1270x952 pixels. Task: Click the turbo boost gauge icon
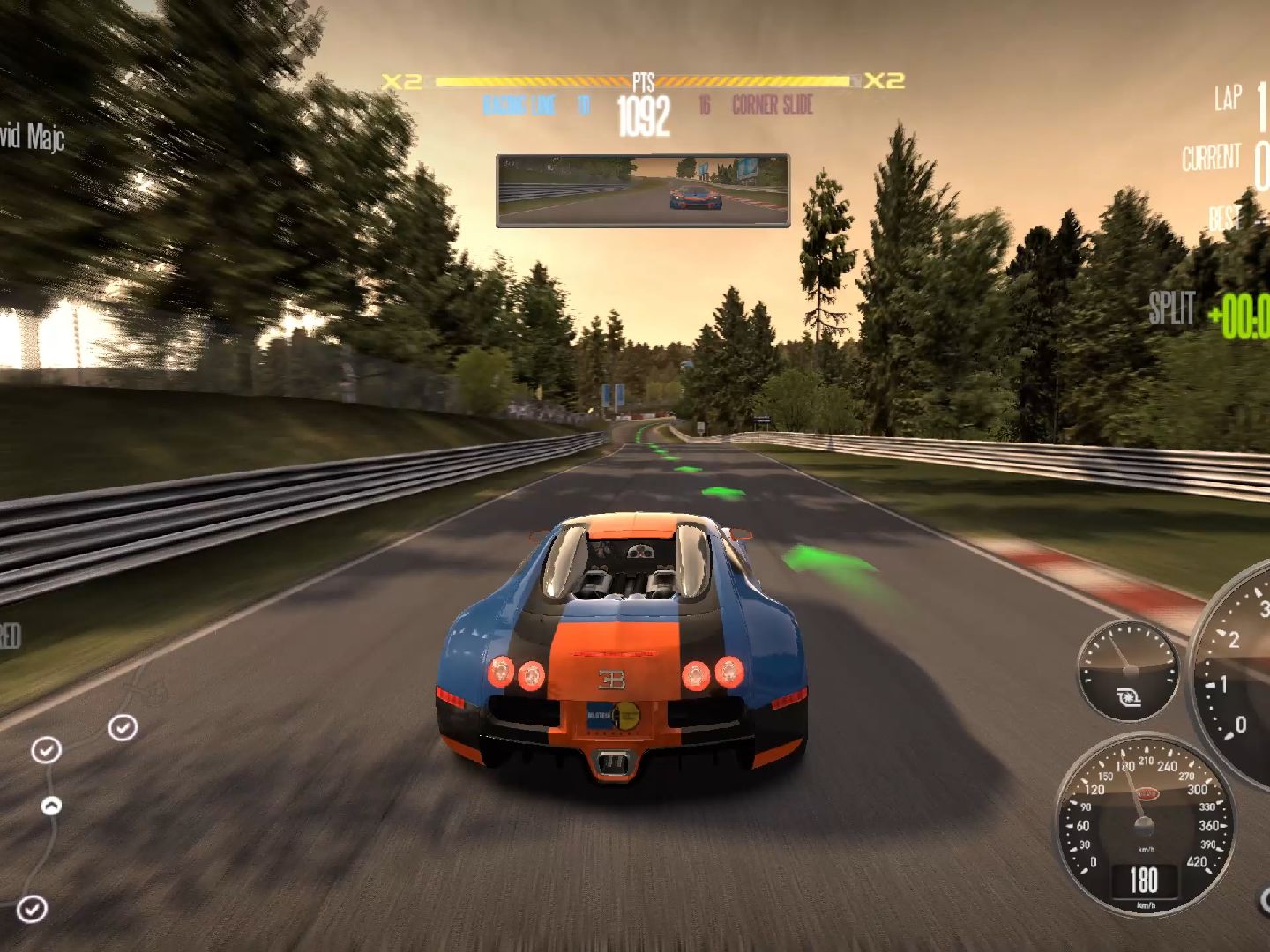(x=1128, y=698)
